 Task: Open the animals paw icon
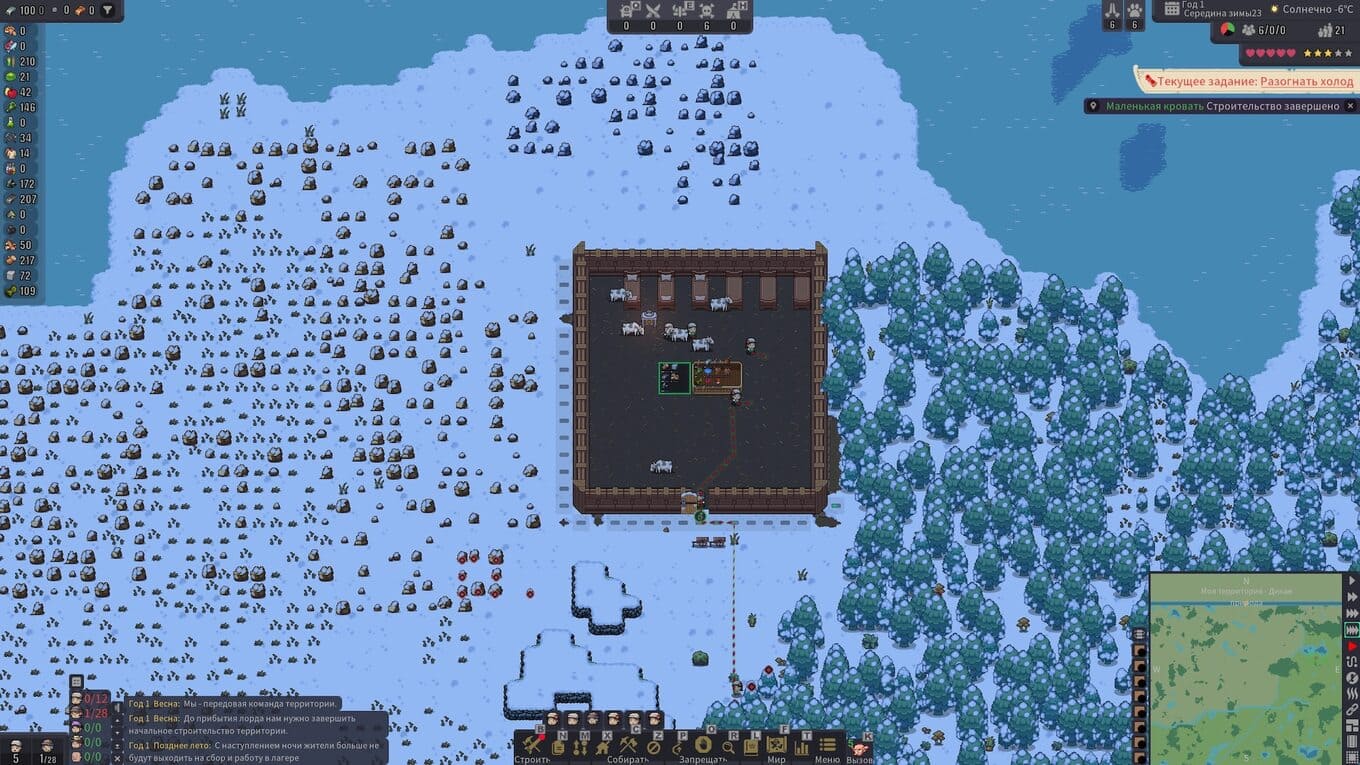[x=1135, y=10]
